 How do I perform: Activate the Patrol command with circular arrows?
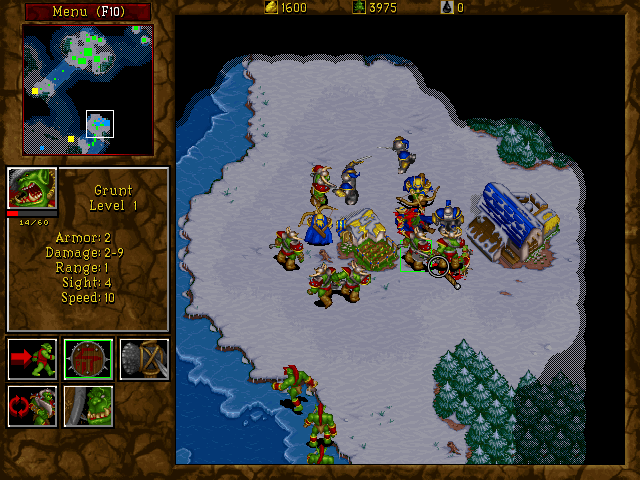pos(32,406)
